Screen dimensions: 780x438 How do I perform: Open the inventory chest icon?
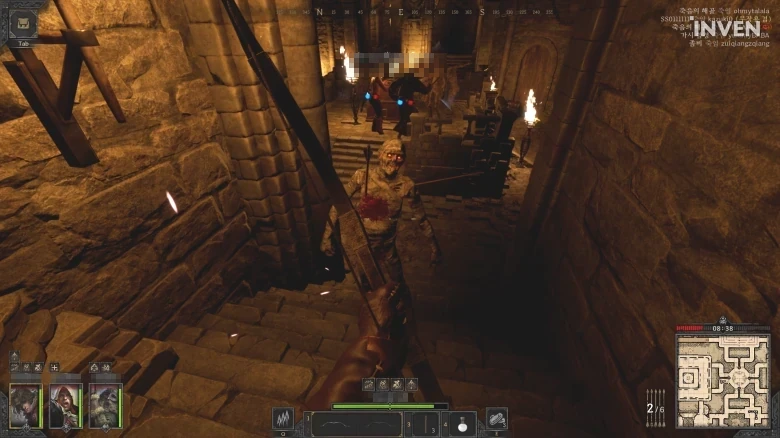point(22,24)
